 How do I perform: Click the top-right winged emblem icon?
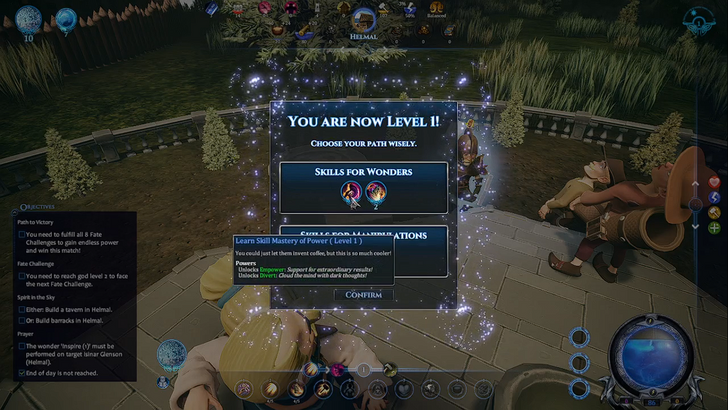coord(699,20)
